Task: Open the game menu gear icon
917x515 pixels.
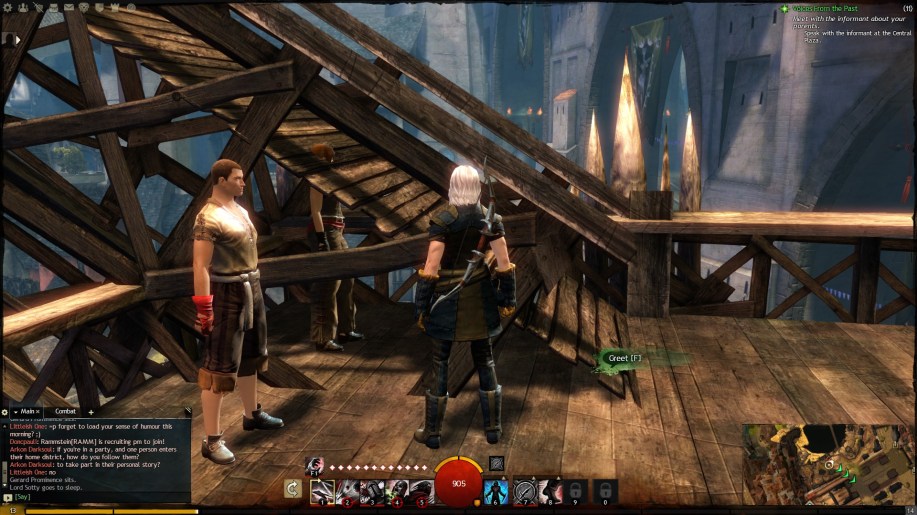Action: click(x=8, y=7)
